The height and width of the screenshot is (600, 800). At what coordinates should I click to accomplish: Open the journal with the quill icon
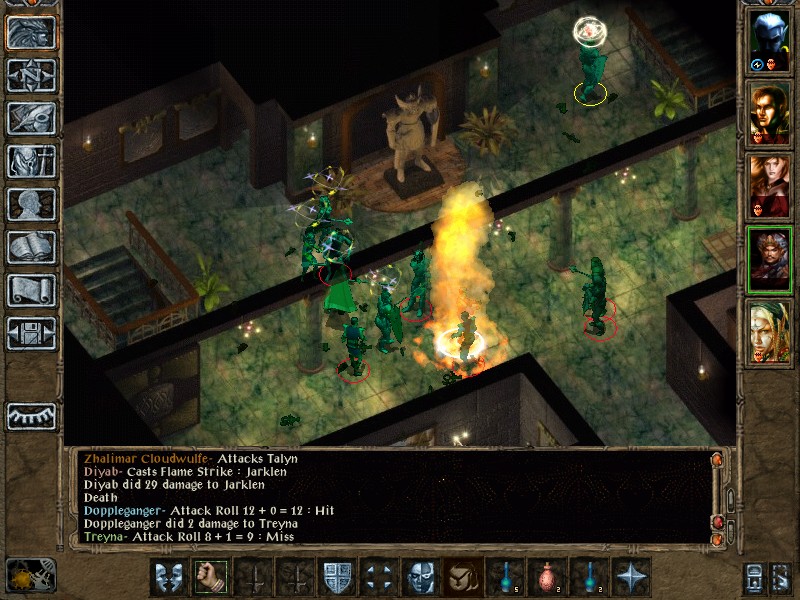[x=30, y=118]
